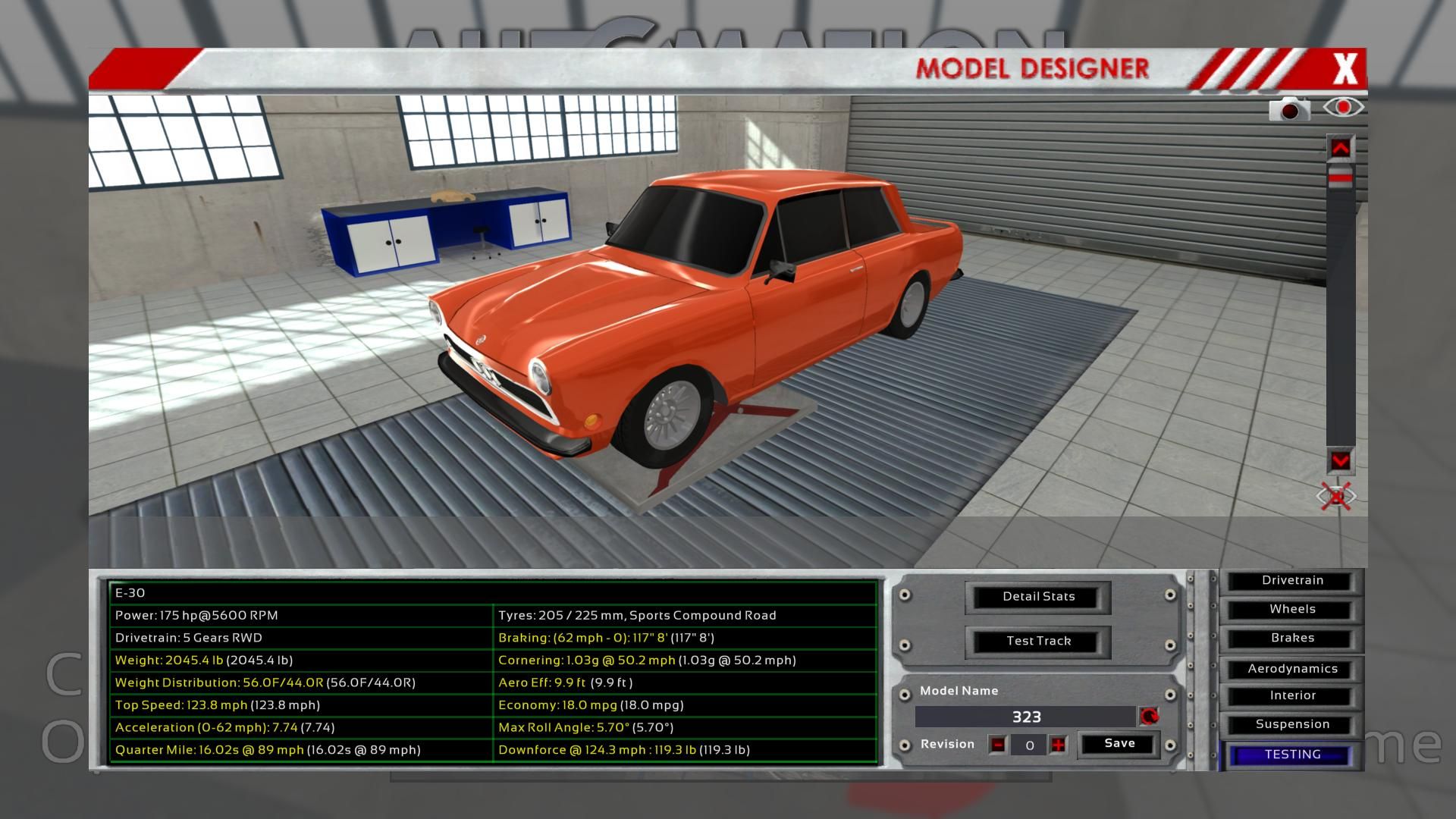Toggle the crossed-out eye icon
1456x819 pixels.
(1335, 497)
